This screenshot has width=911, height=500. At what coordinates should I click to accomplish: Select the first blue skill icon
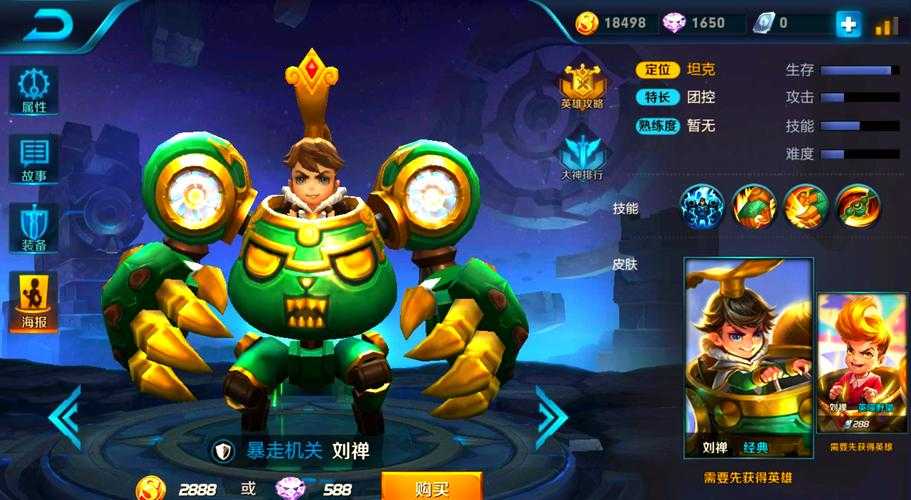[702, 205]
